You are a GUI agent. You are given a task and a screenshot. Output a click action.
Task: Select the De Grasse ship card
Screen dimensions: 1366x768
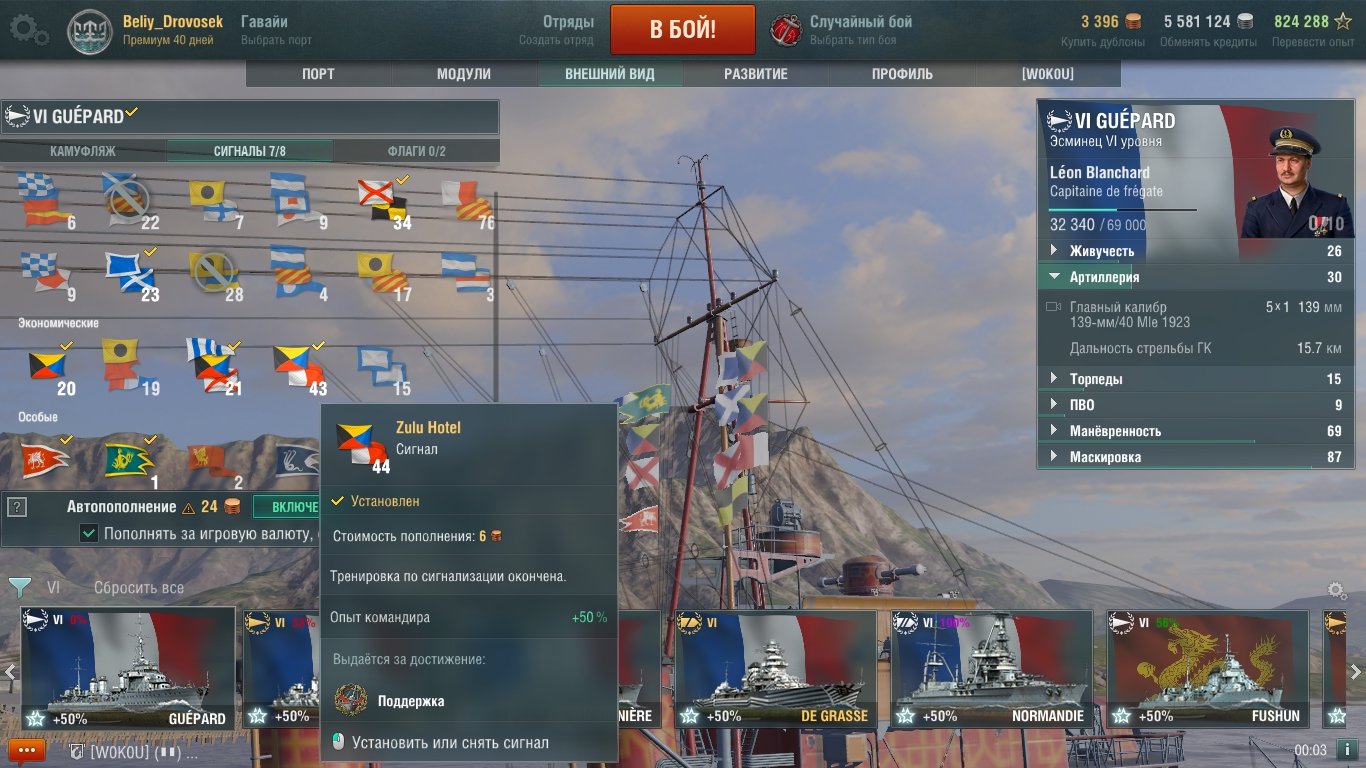pos(775,668)
